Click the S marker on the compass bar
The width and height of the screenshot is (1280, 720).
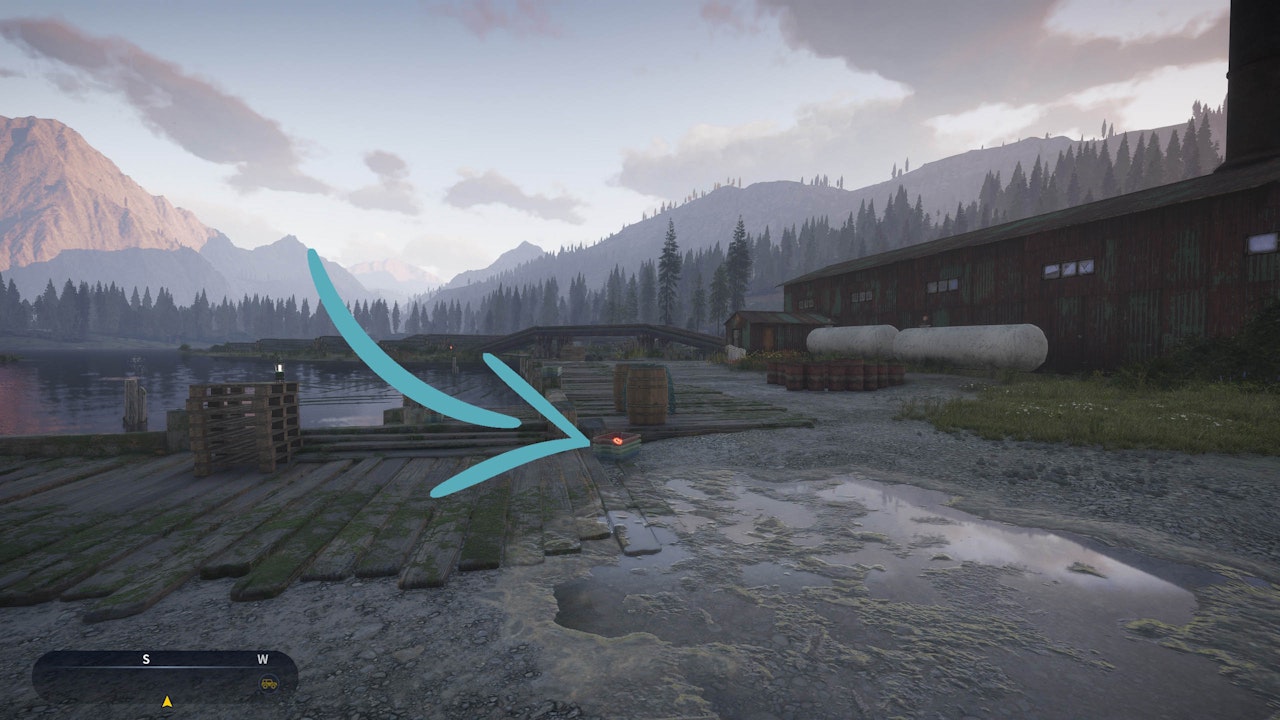click(145, 660)
